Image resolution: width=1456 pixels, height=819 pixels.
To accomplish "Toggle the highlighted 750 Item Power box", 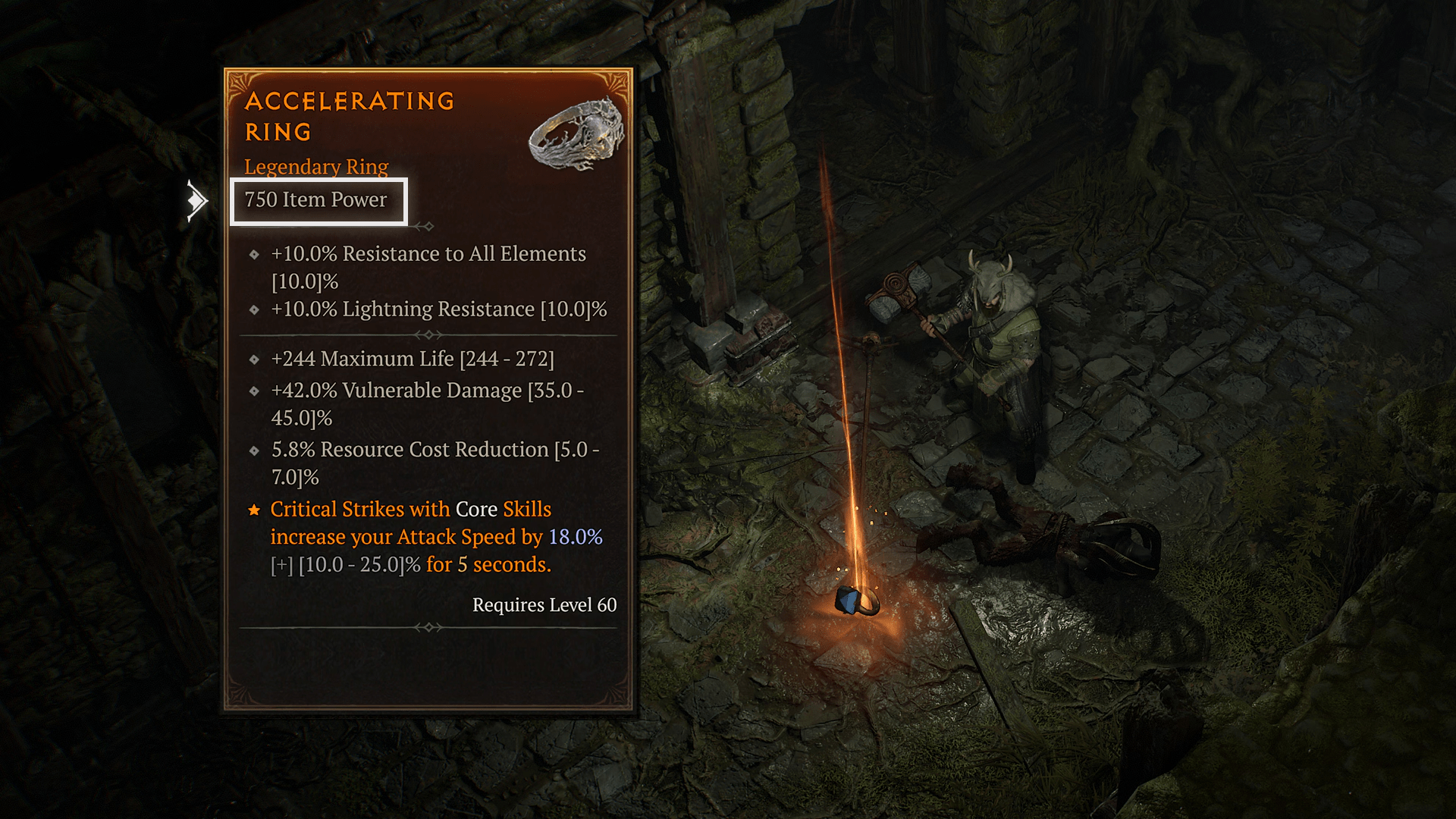I will [318, 200].
